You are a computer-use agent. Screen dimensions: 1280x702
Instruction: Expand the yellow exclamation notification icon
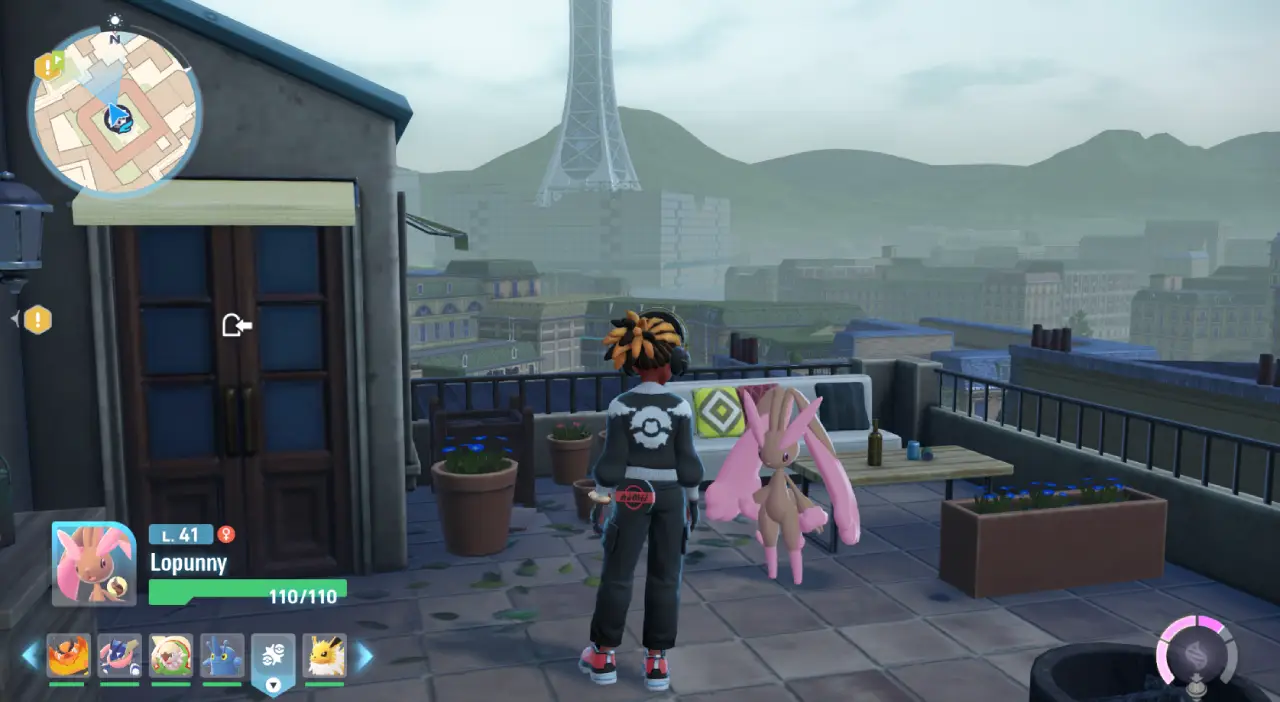pos(37,320)
